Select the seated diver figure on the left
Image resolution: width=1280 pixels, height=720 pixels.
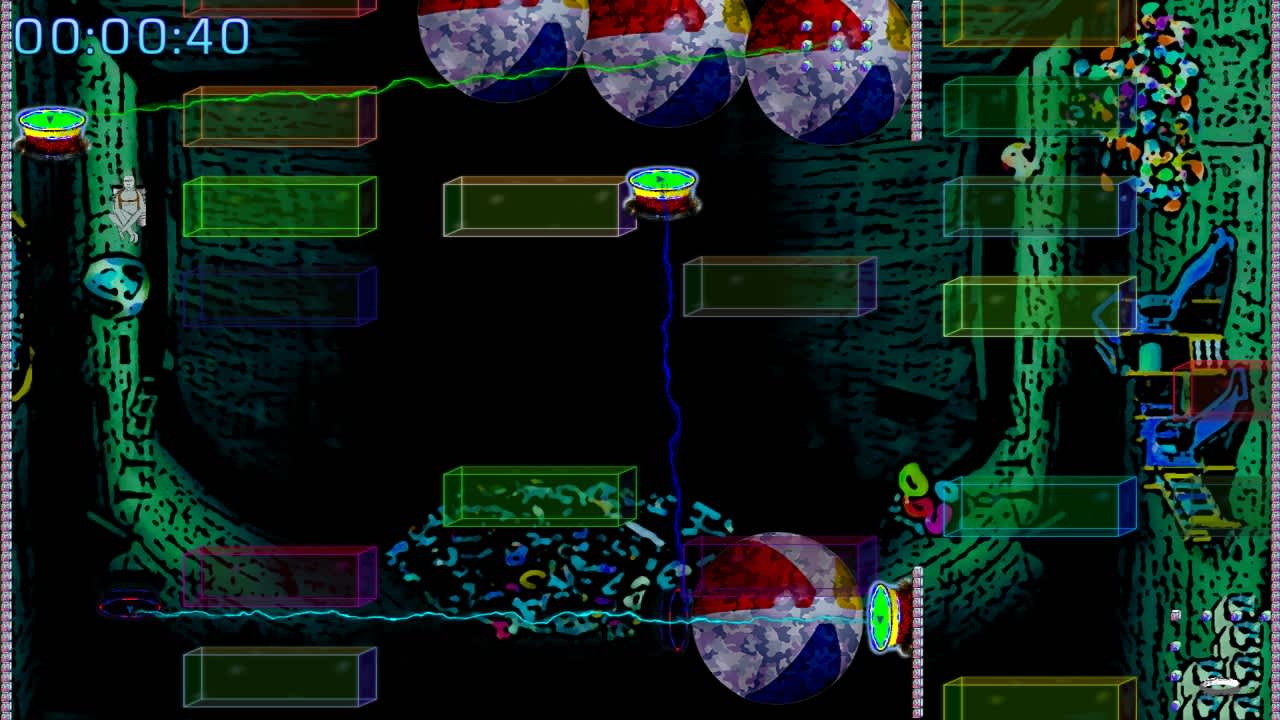click(x=128, y=203)
